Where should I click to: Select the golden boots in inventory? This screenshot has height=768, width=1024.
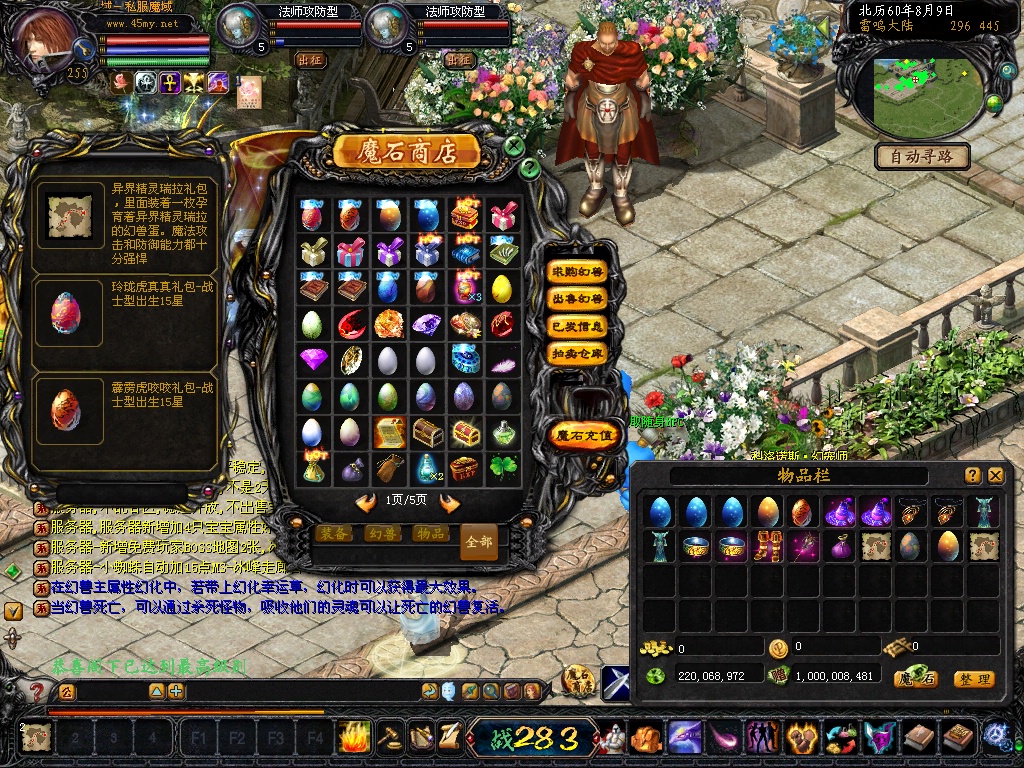tap(769, 547)
